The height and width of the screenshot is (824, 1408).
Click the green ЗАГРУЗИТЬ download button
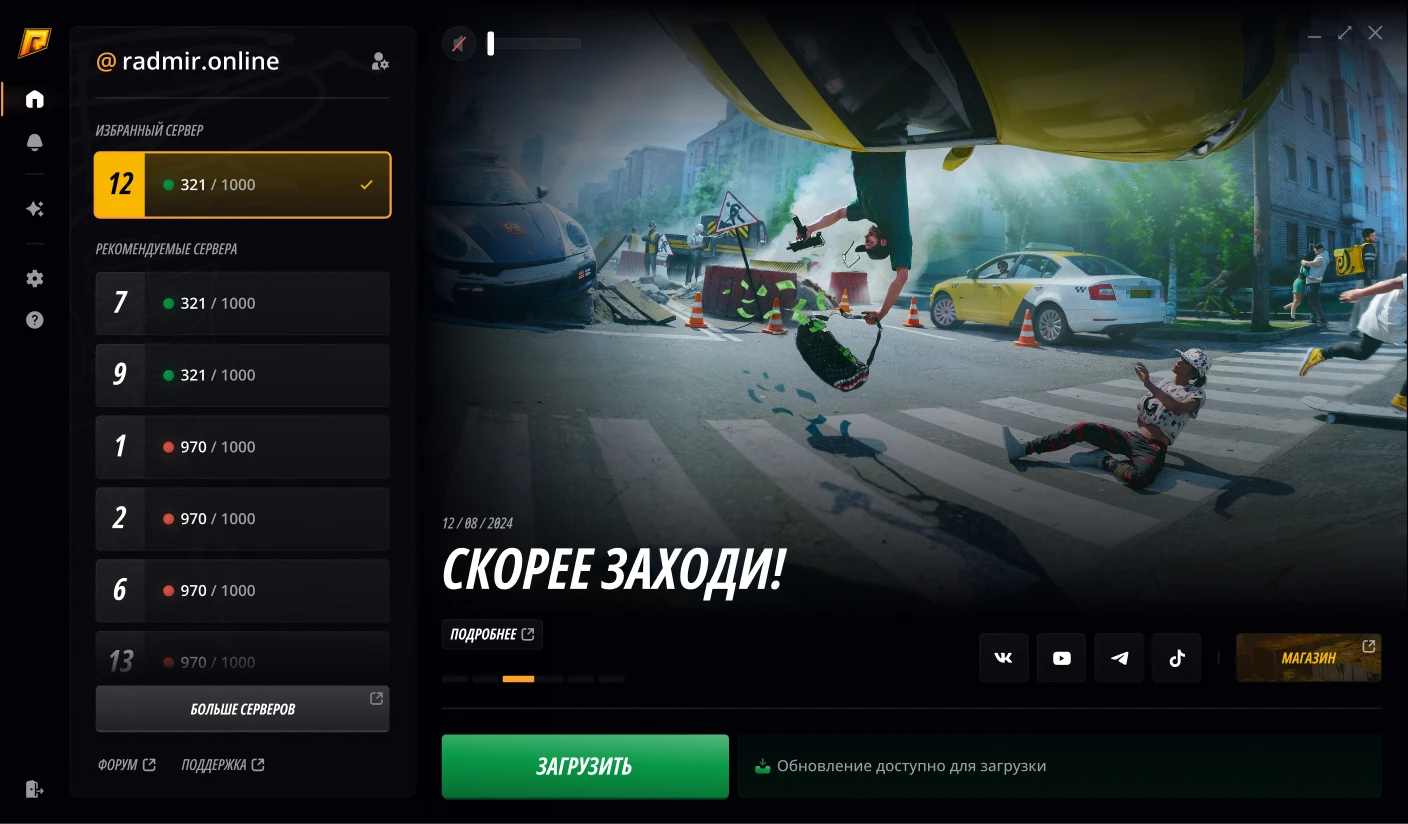pos(585,766)
